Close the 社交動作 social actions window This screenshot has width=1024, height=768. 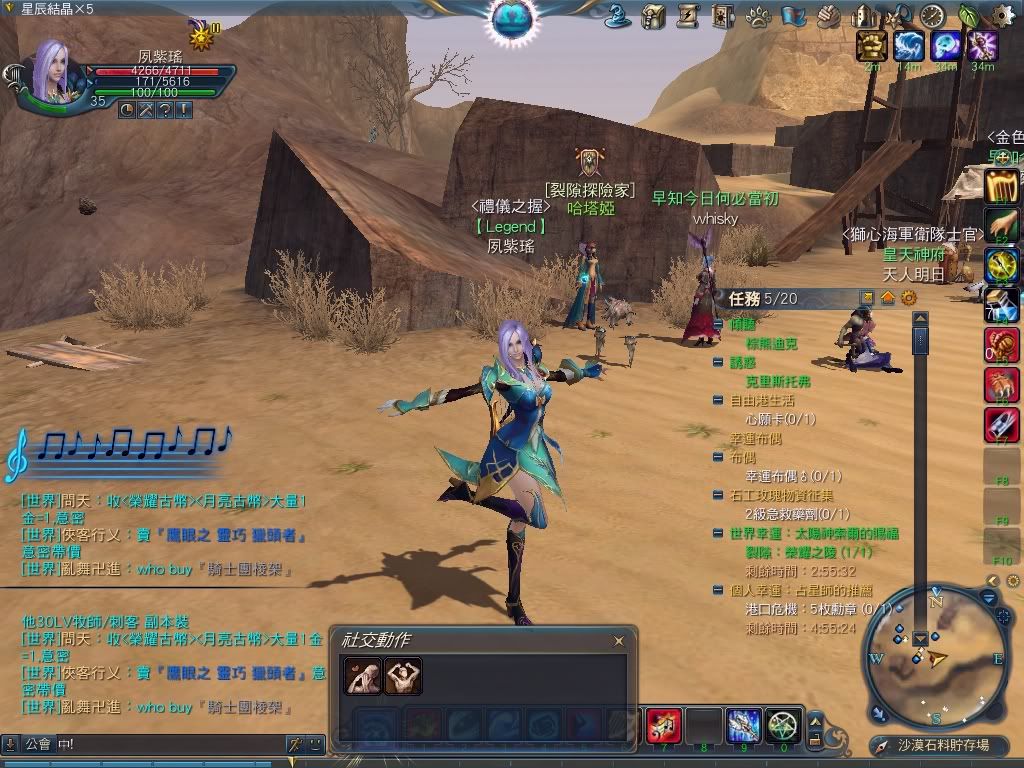pos(619,641)
